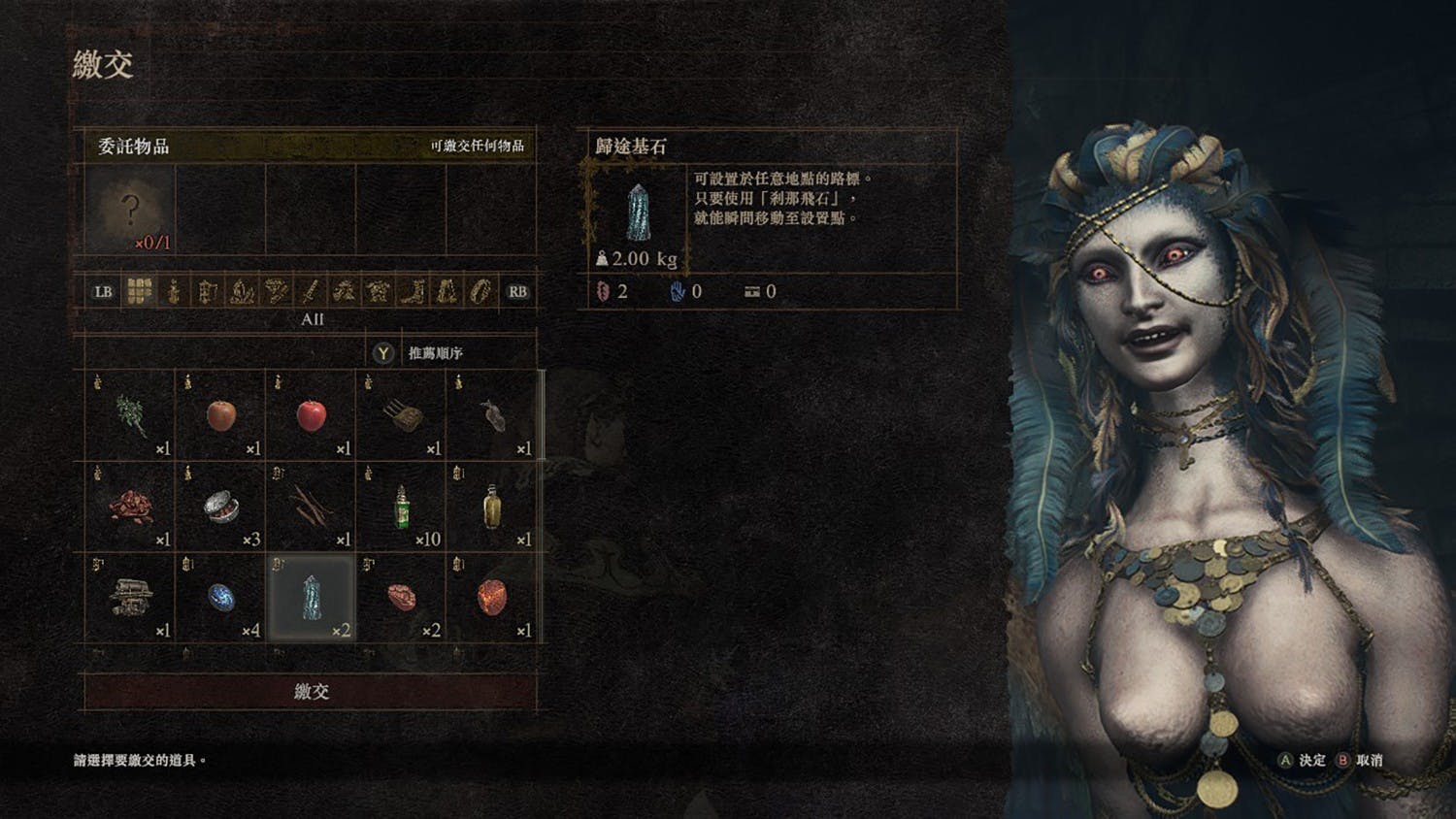Select the stacked stone rubble item slot

point(130,596)
